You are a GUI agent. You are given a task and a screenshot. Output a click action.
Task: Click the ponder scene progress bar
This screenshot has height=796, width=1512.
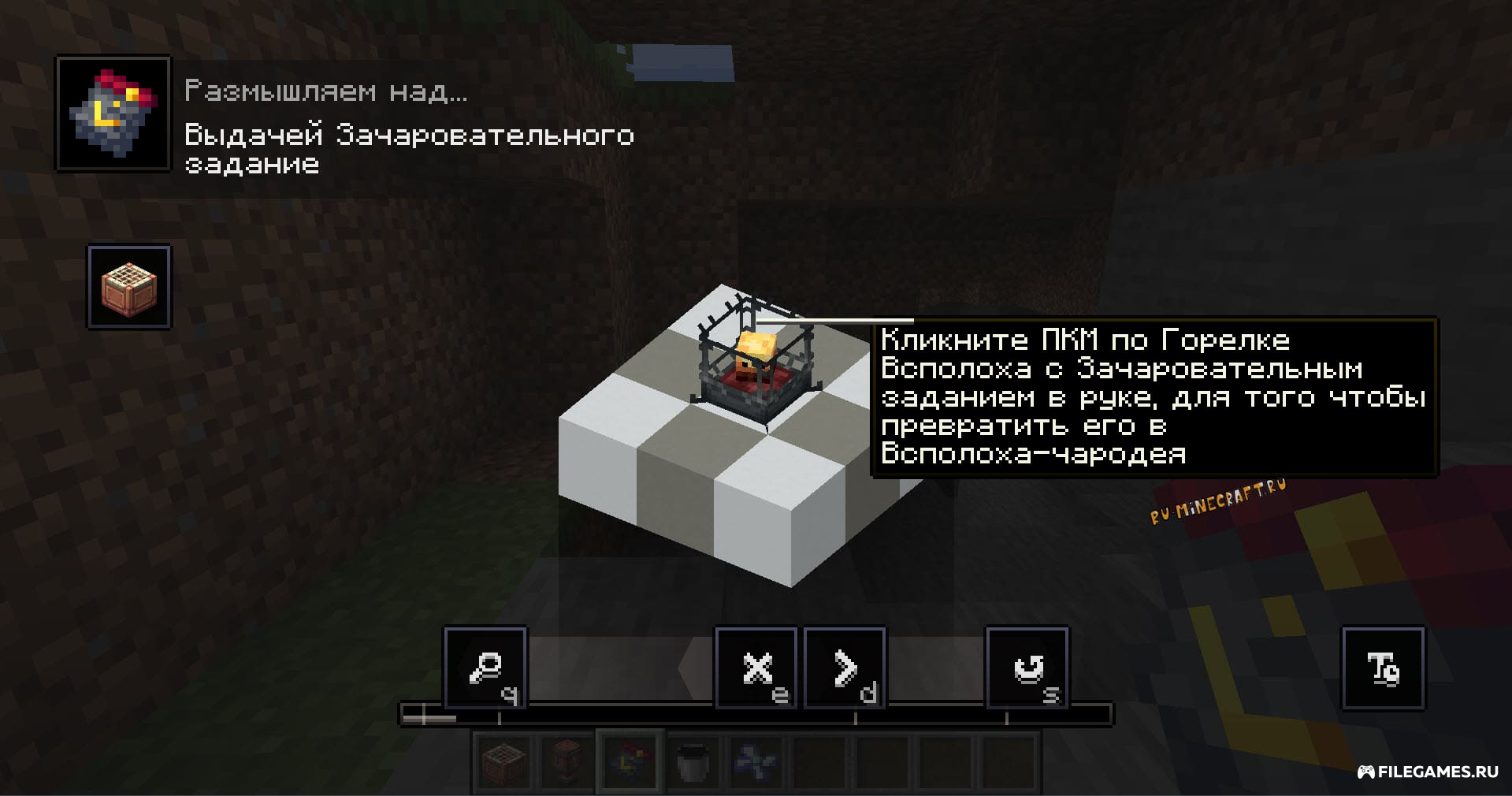(755, 716)
